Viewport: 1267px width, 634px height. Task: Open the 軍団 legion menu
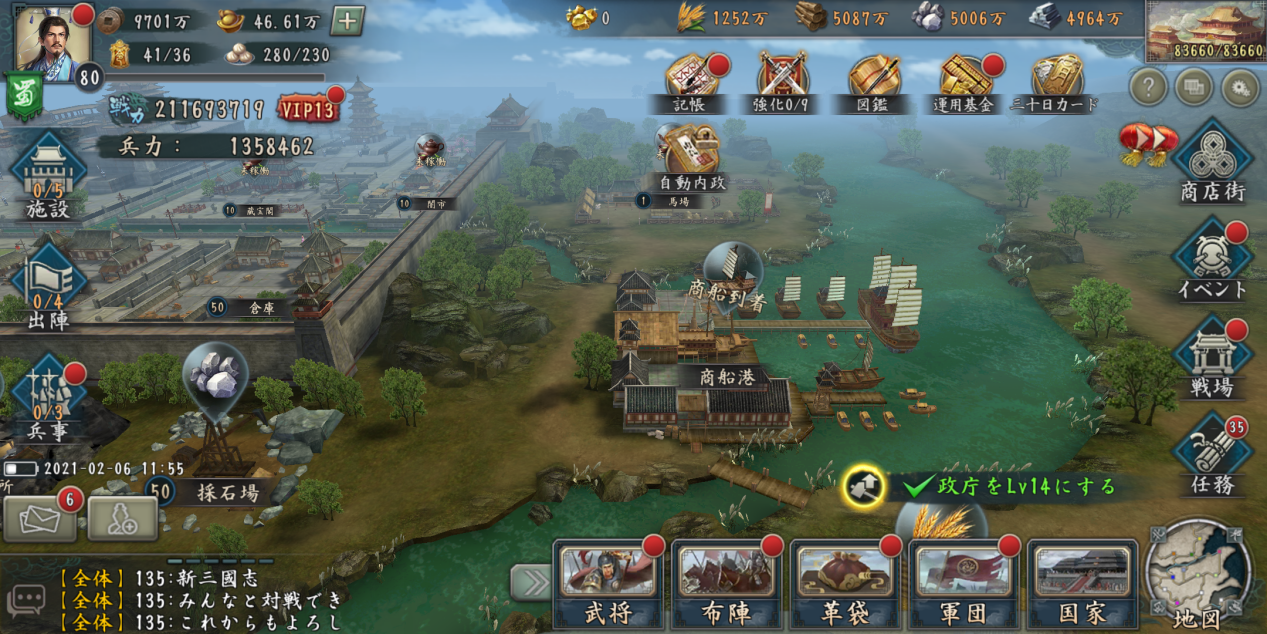click(x=963, y=583)
